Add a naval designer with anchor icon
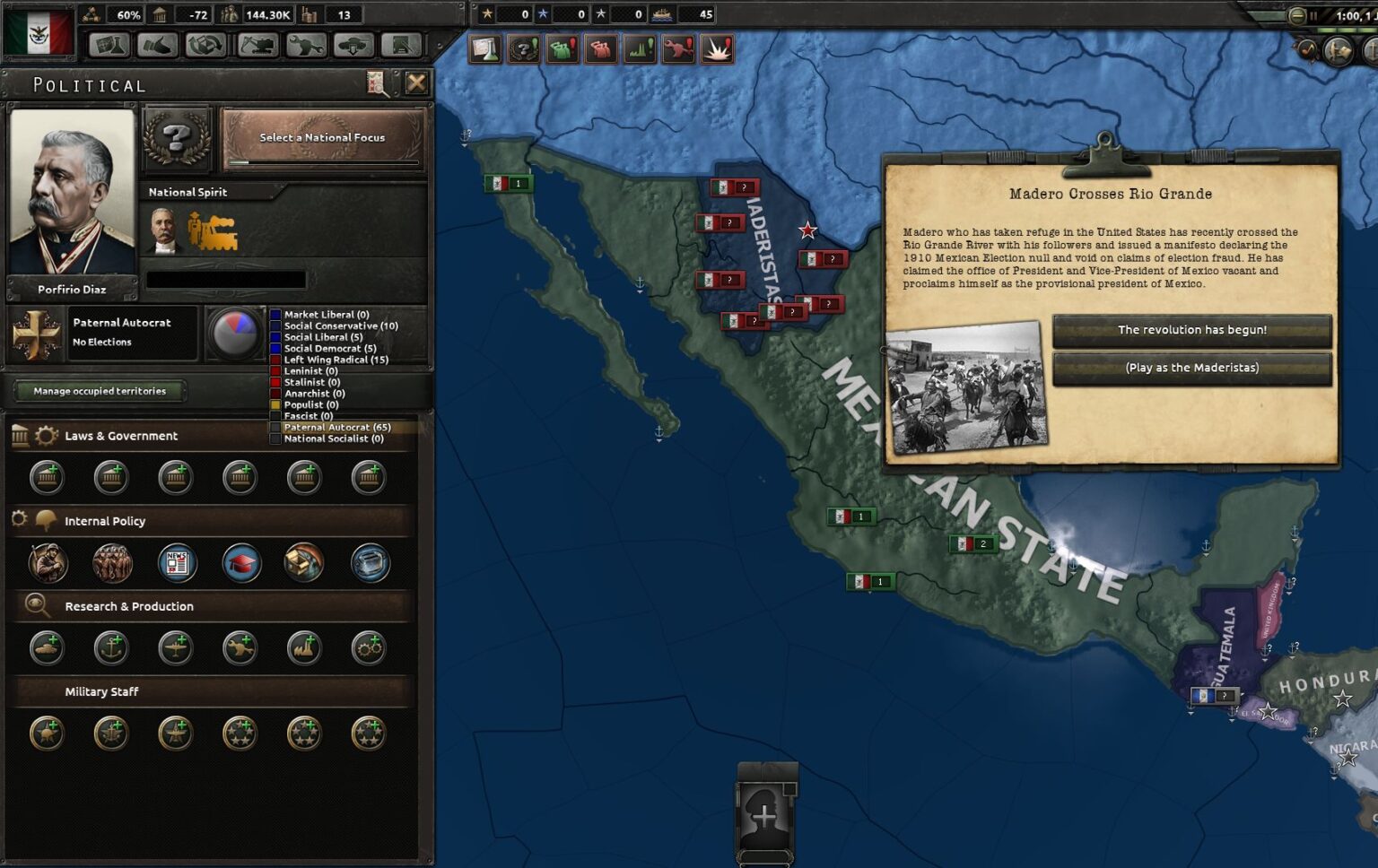The image size is (1378, 868). click(111, 648)
